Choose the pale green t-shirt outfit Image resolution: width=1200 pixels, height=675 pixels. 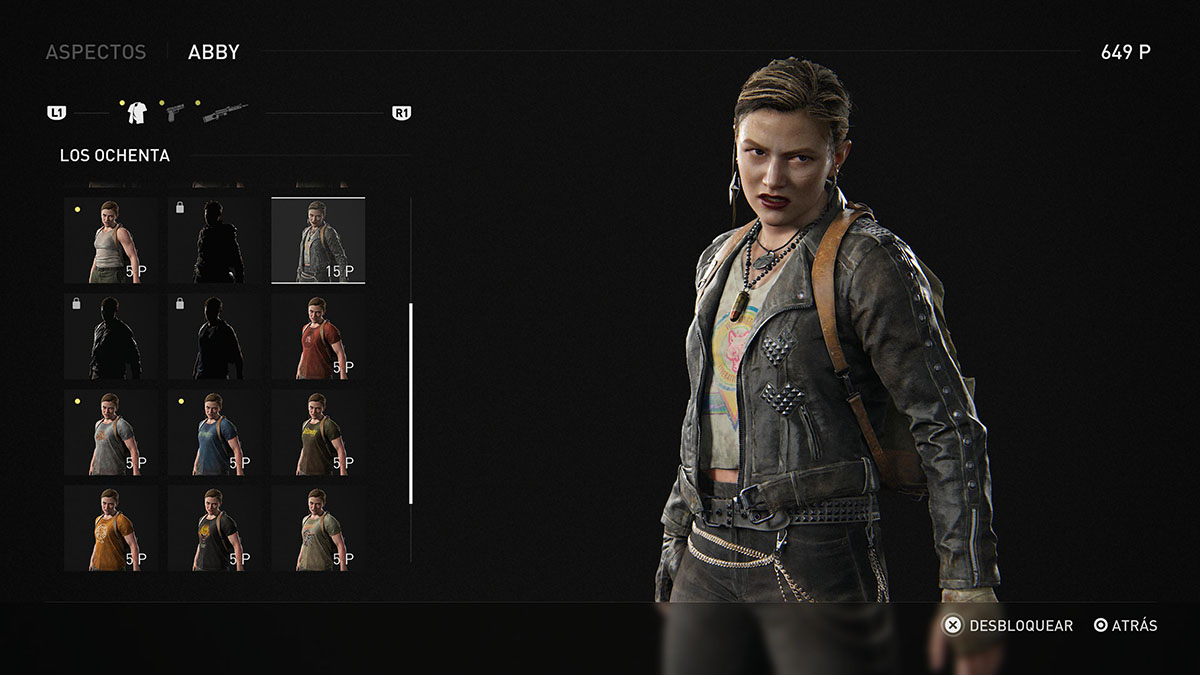[318, 527]
